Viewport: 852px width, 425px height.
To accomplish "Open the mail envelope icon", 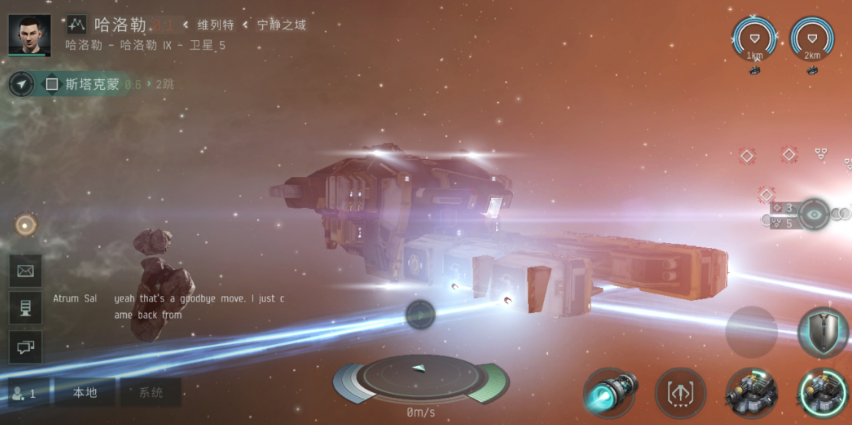I will point(25,270).
